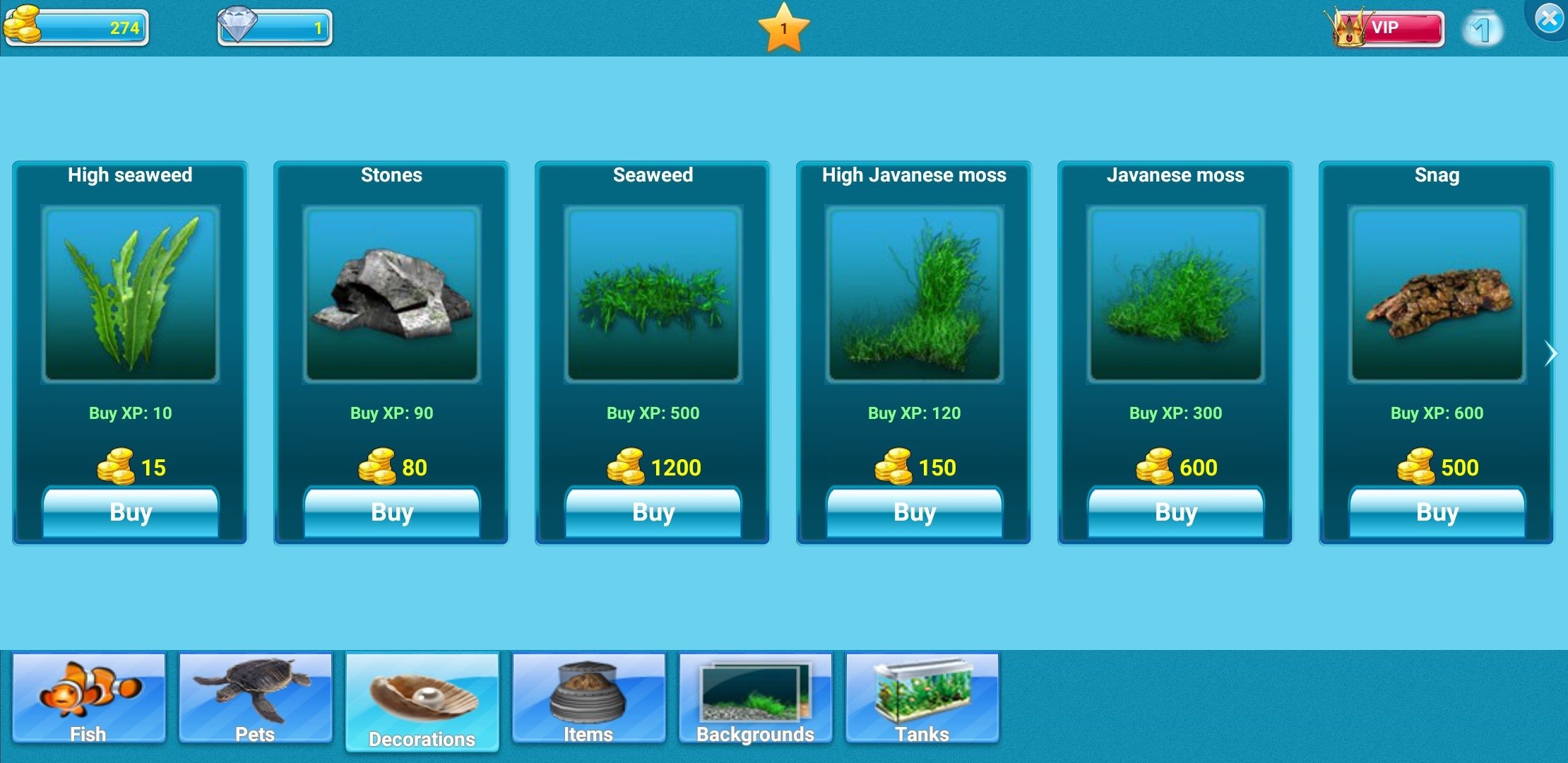Buy the High seaweed decoration
Image resolution: width=1568 pixels, height=763 pixels.
pyautogui.click(x=131, y=511)
